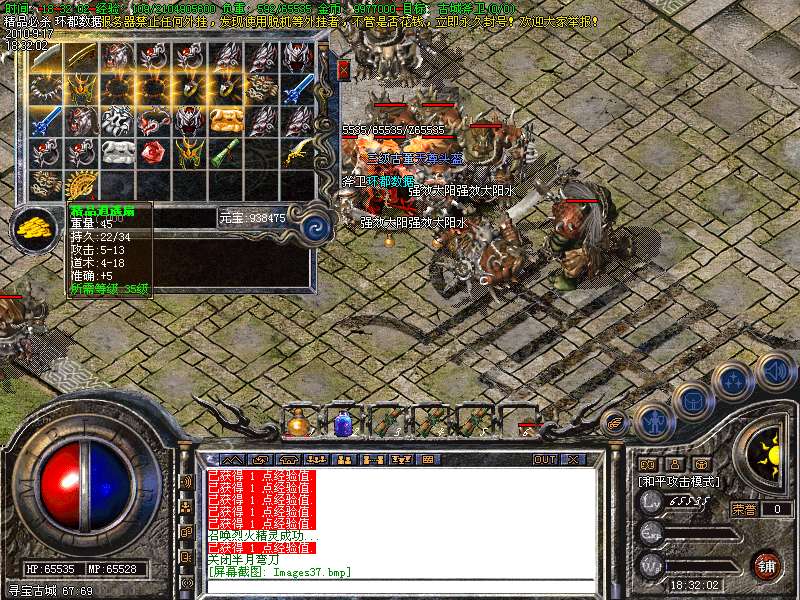Select the red gemstone in the bag

pyautogui.click(x=152, y=153)
